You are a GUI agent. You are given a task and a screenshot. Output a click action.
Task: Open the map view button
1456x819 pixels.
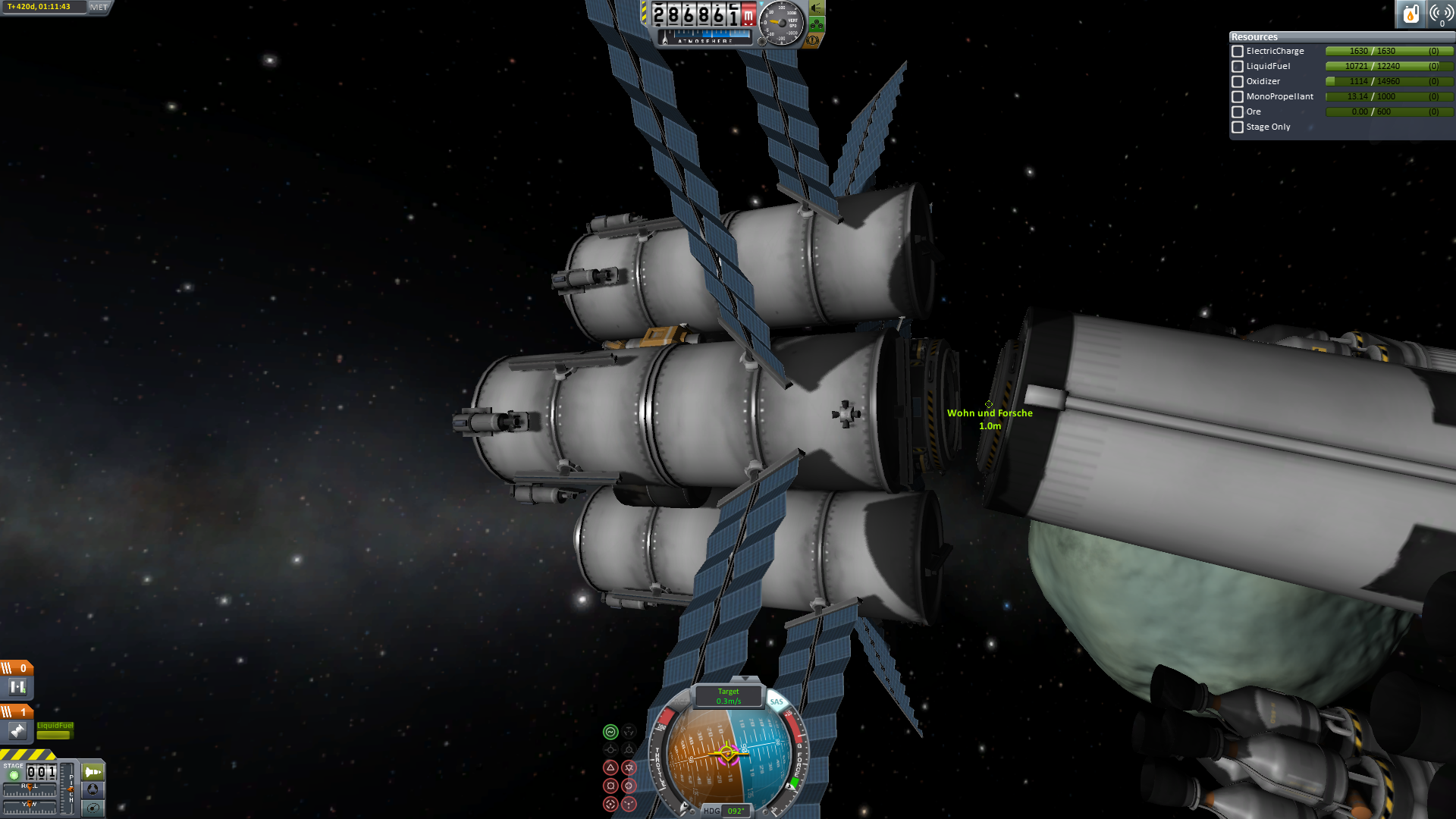pos(93,808)
